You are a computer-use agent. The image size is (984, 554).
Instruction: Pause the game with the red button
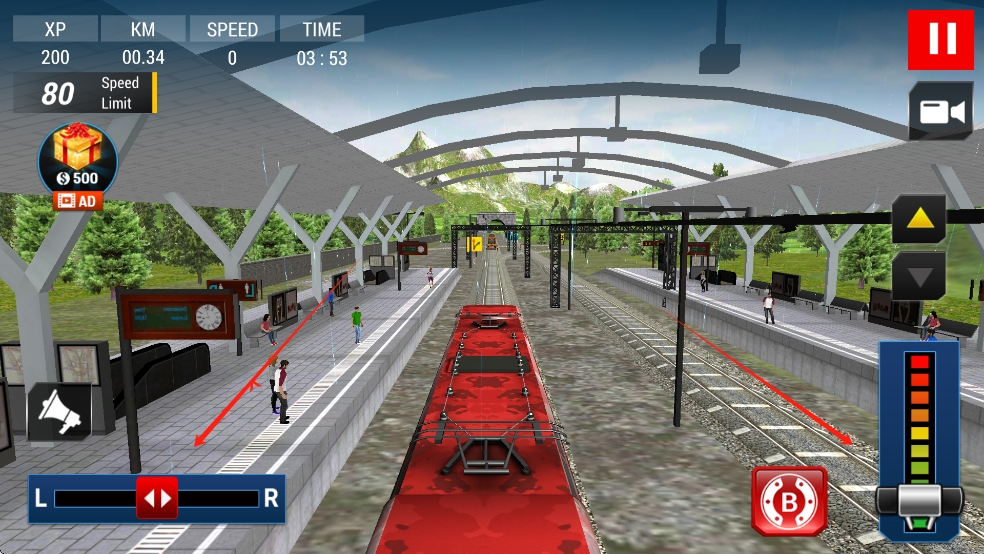pyautogui.click(x=940, y=40)
